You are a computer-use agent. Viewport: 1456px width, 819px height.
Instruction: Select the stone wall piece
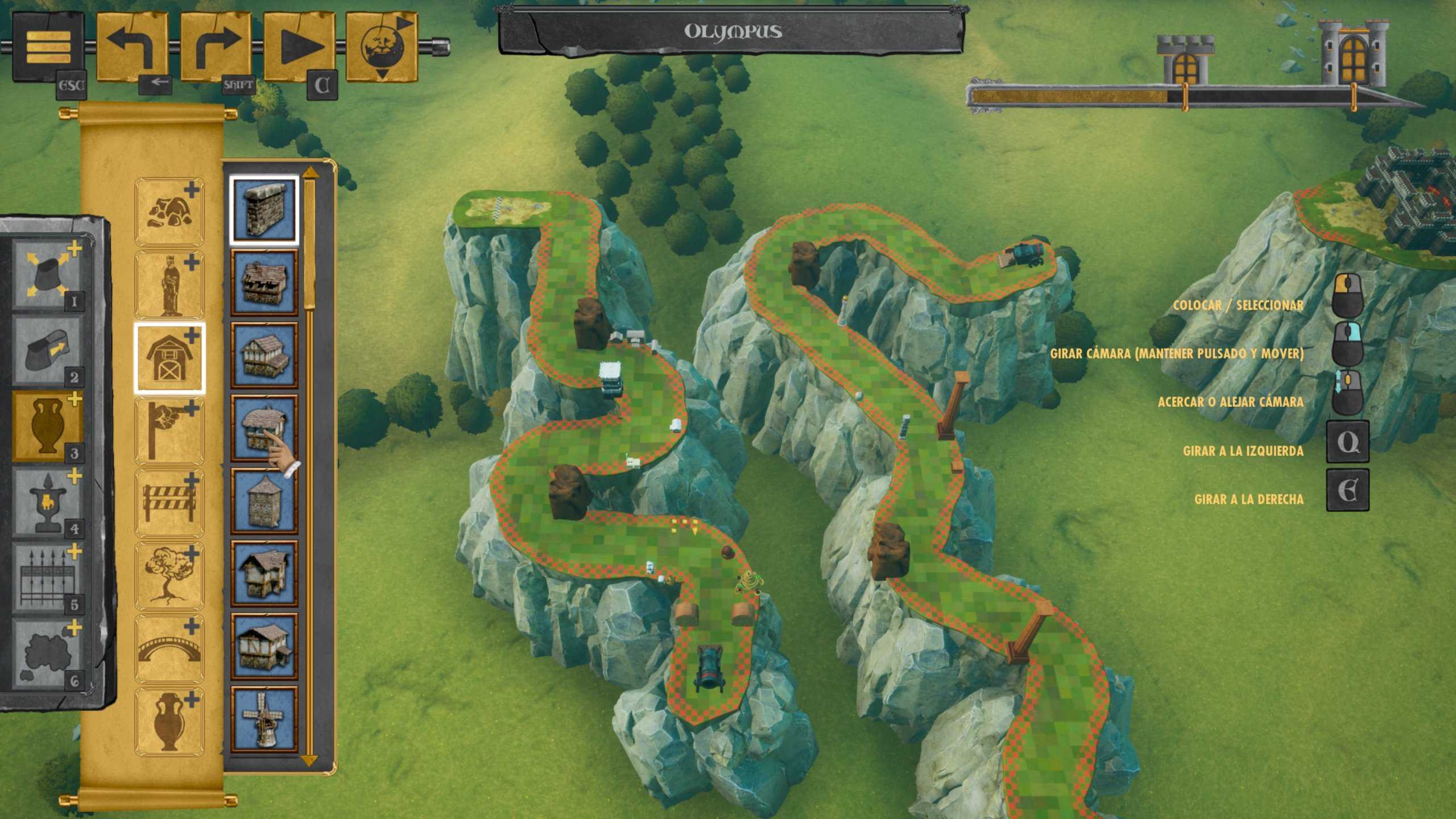tap(264, 210)
